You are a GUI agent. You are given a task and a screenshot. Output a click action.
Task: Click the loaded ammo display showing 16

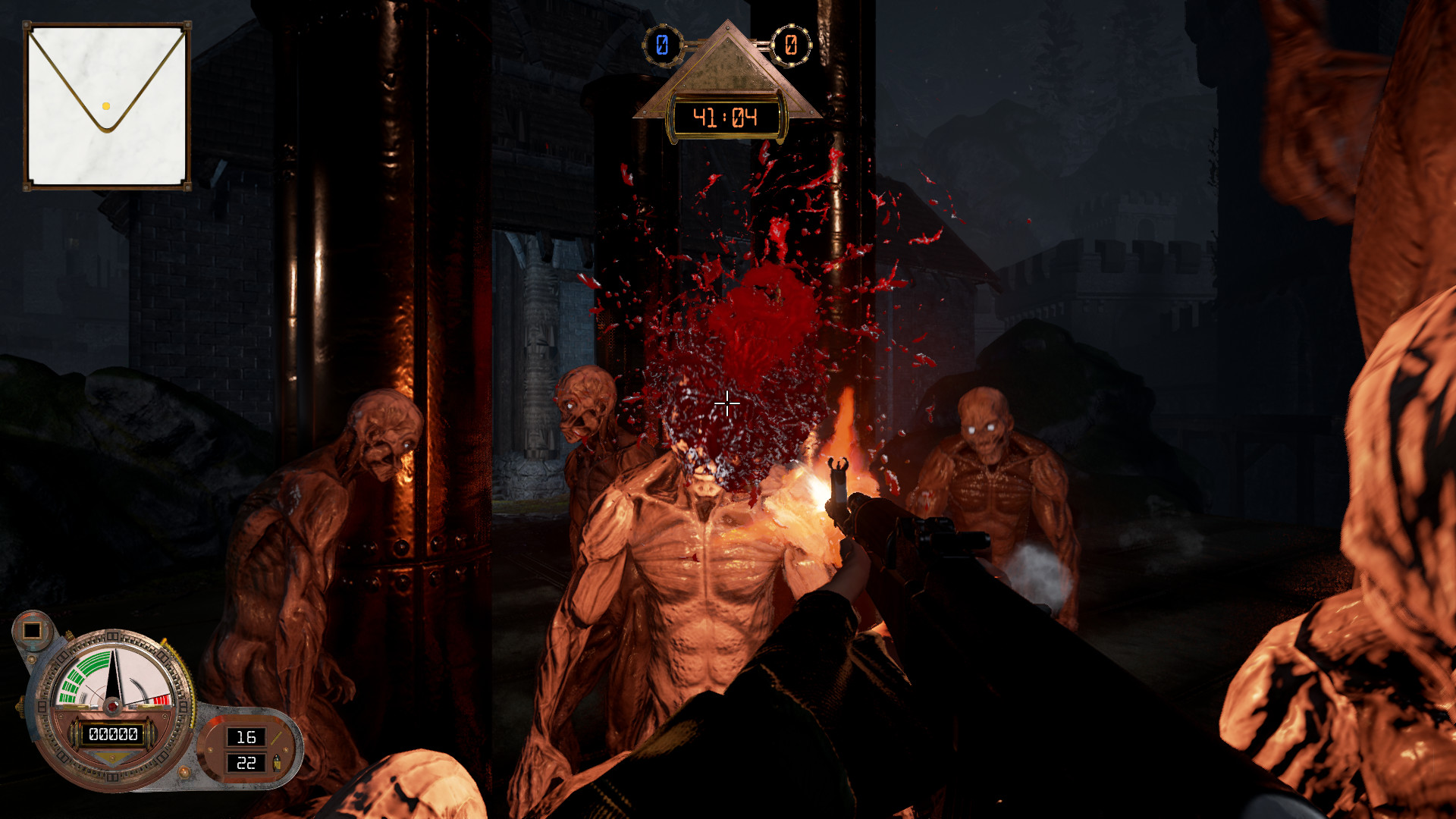tap(246, 737)
